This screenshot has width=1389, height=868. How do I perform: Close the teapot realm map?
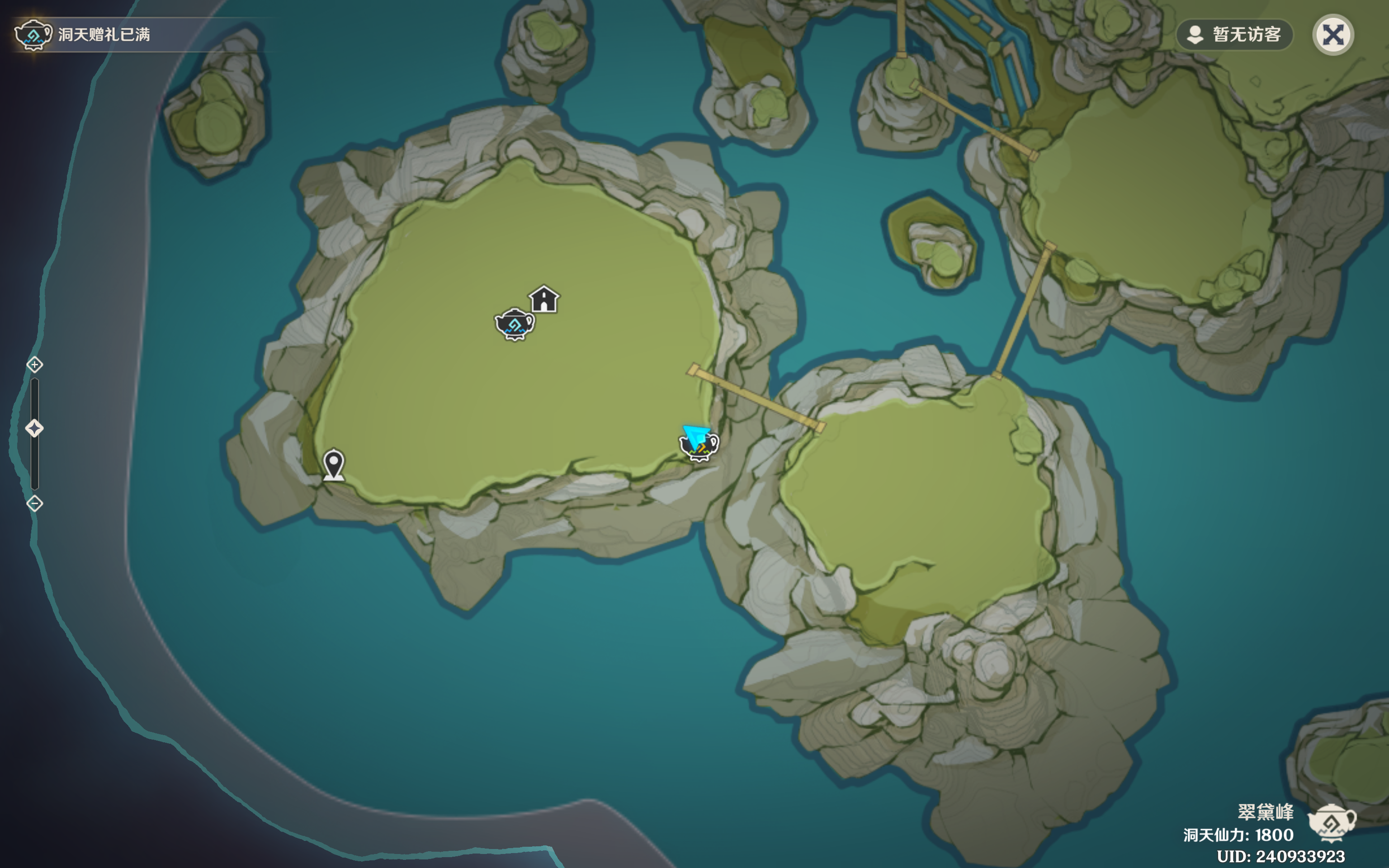(1333, 35)
